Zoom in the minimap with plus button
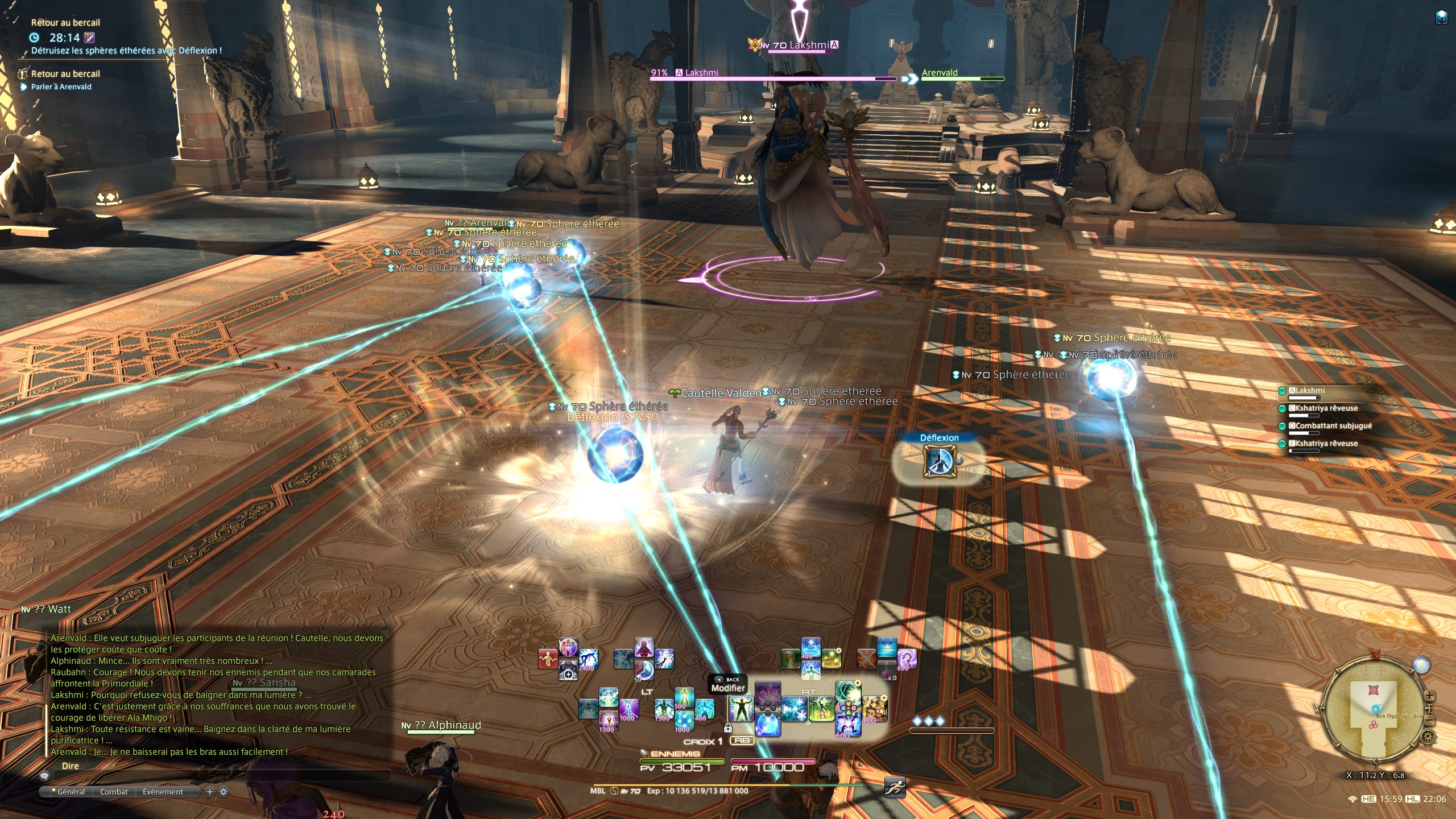 tap(1429, 697)
